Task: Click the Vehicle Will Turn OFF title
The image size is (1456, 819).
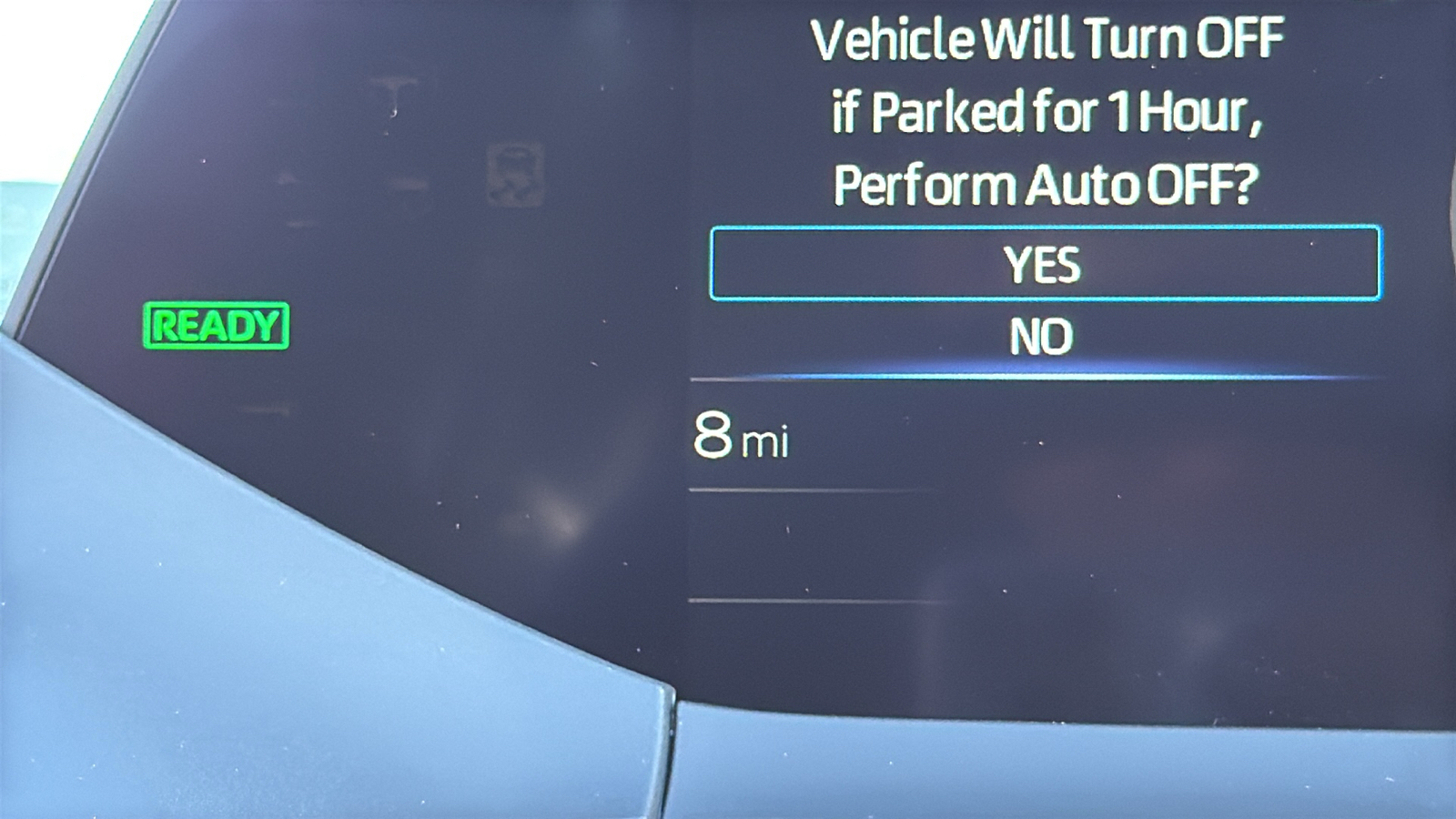Action: click(x=1048, y=38)
